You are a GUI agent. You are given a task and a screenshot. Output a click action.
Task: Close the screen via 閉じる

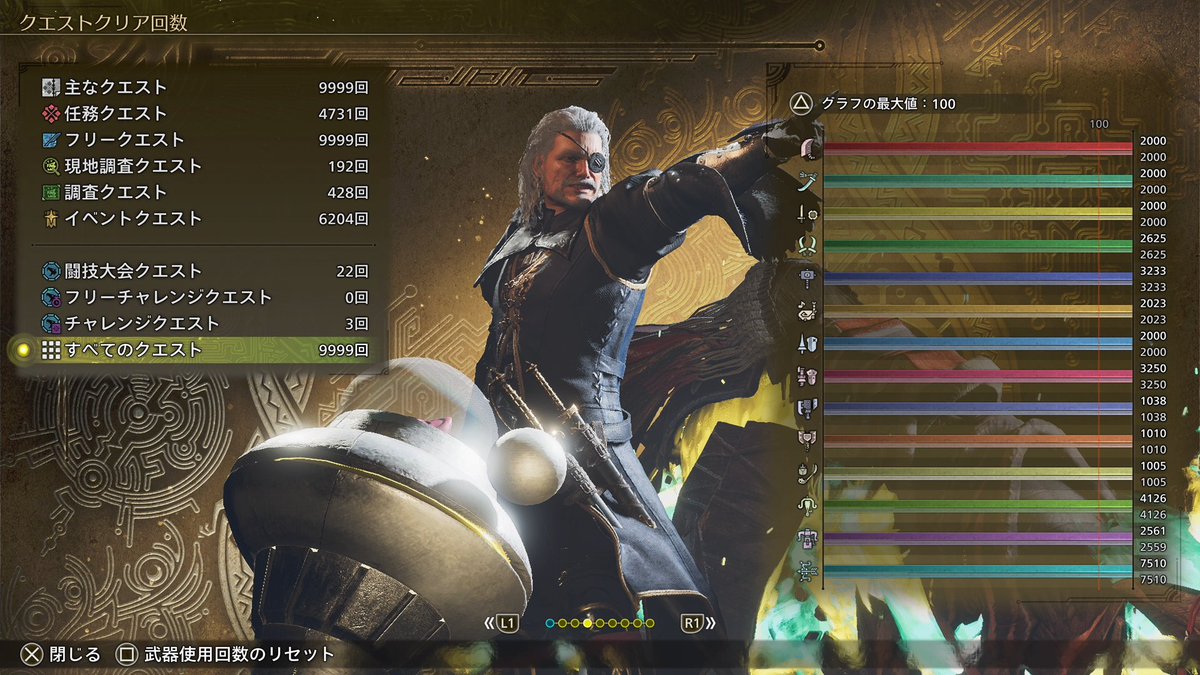click(62, 654)
